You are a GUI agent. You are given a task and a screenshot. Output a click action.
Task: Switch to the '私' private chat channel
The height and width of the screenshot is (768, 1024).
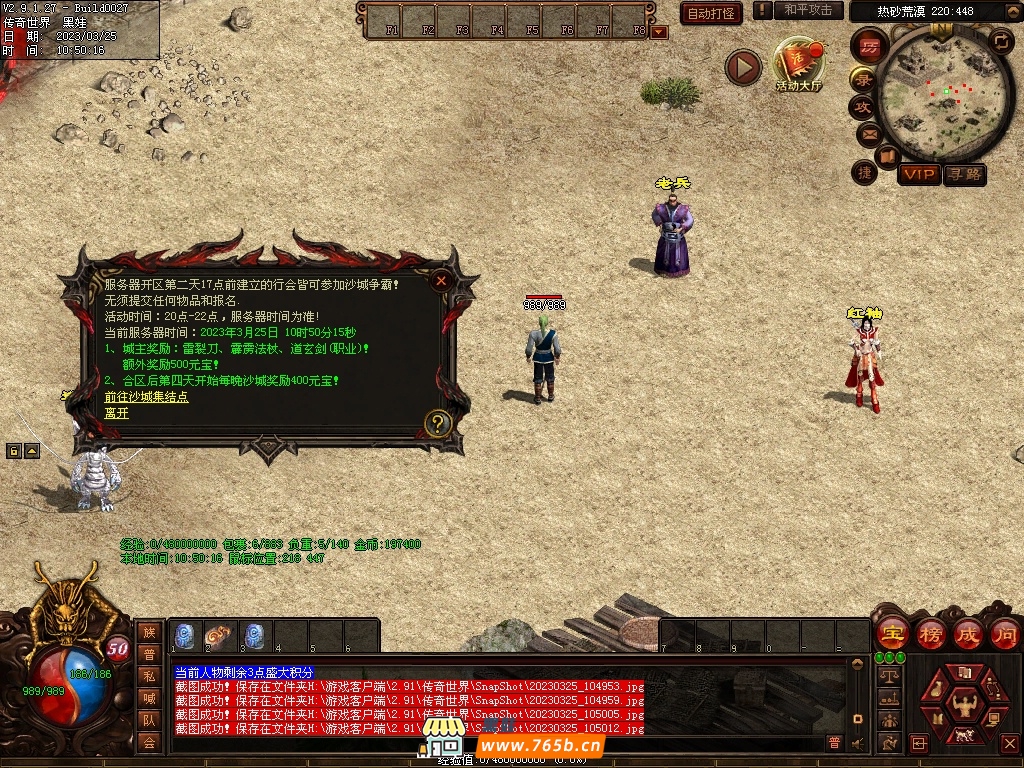click(149, 675)
